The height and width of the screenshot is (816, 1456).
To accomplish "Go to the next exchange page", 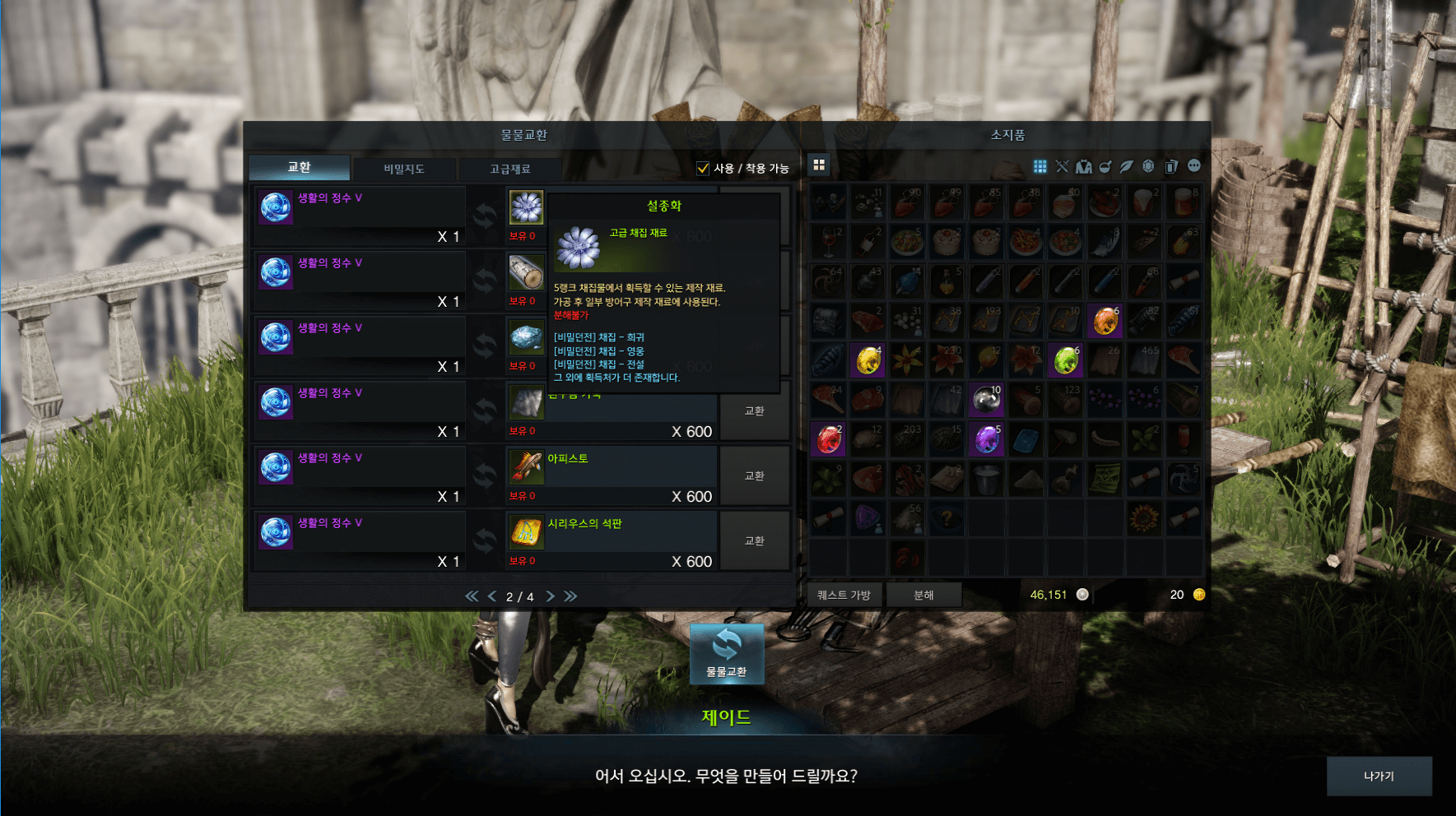I will [x=550, y=596].
